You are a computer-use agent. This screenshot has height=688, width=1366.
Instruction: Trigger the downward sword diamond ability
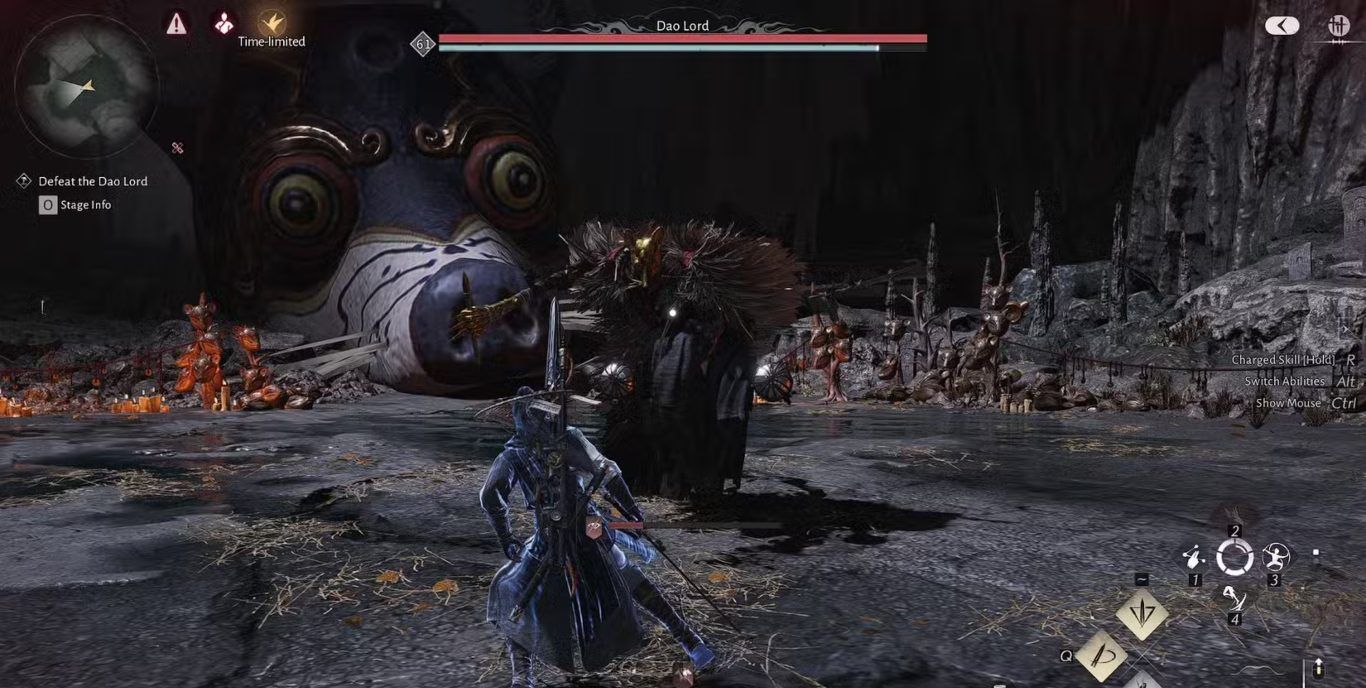[x=1142, y=613]
